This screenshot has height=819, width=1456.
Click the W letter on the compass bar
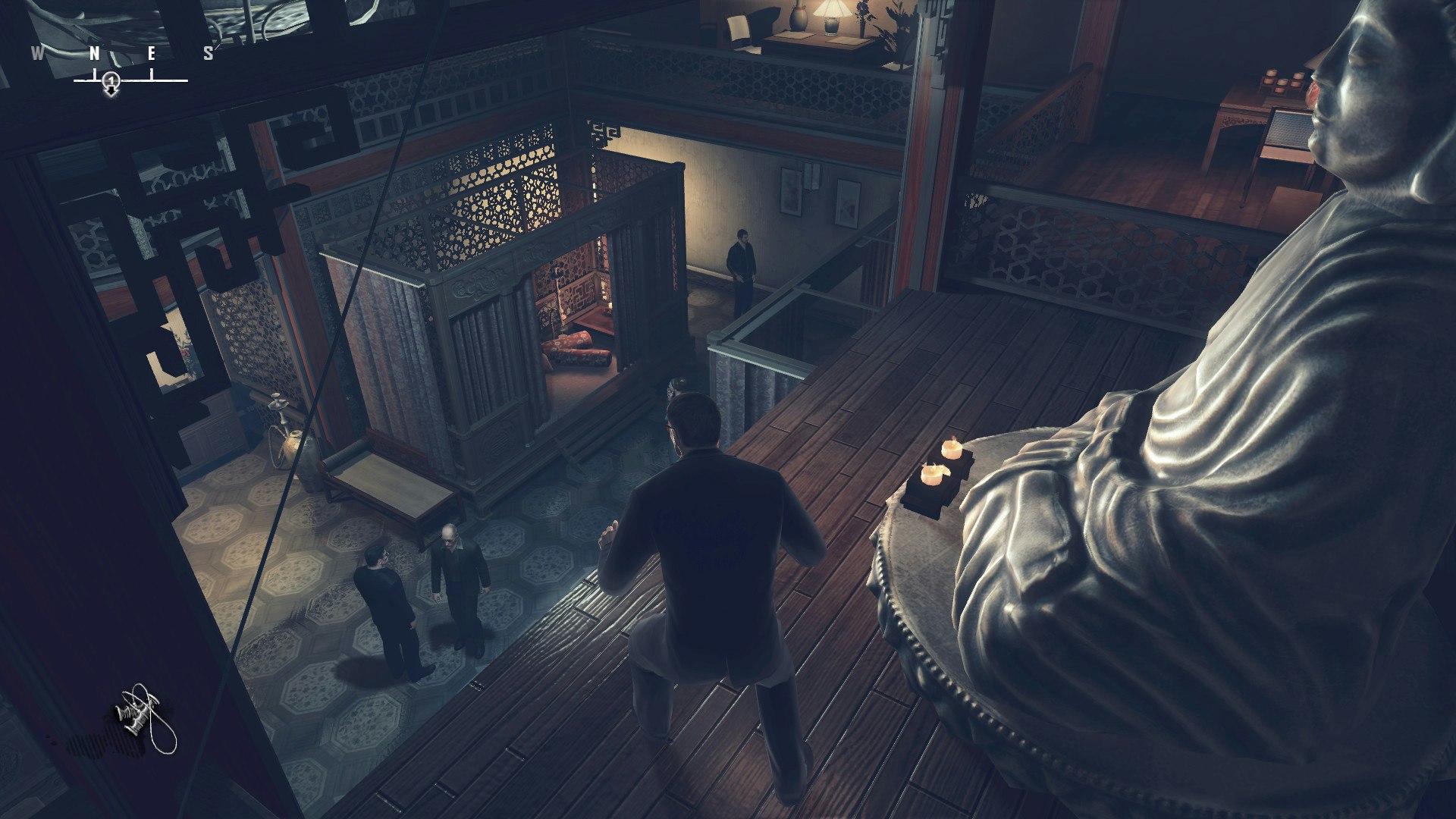pos(36,53)
